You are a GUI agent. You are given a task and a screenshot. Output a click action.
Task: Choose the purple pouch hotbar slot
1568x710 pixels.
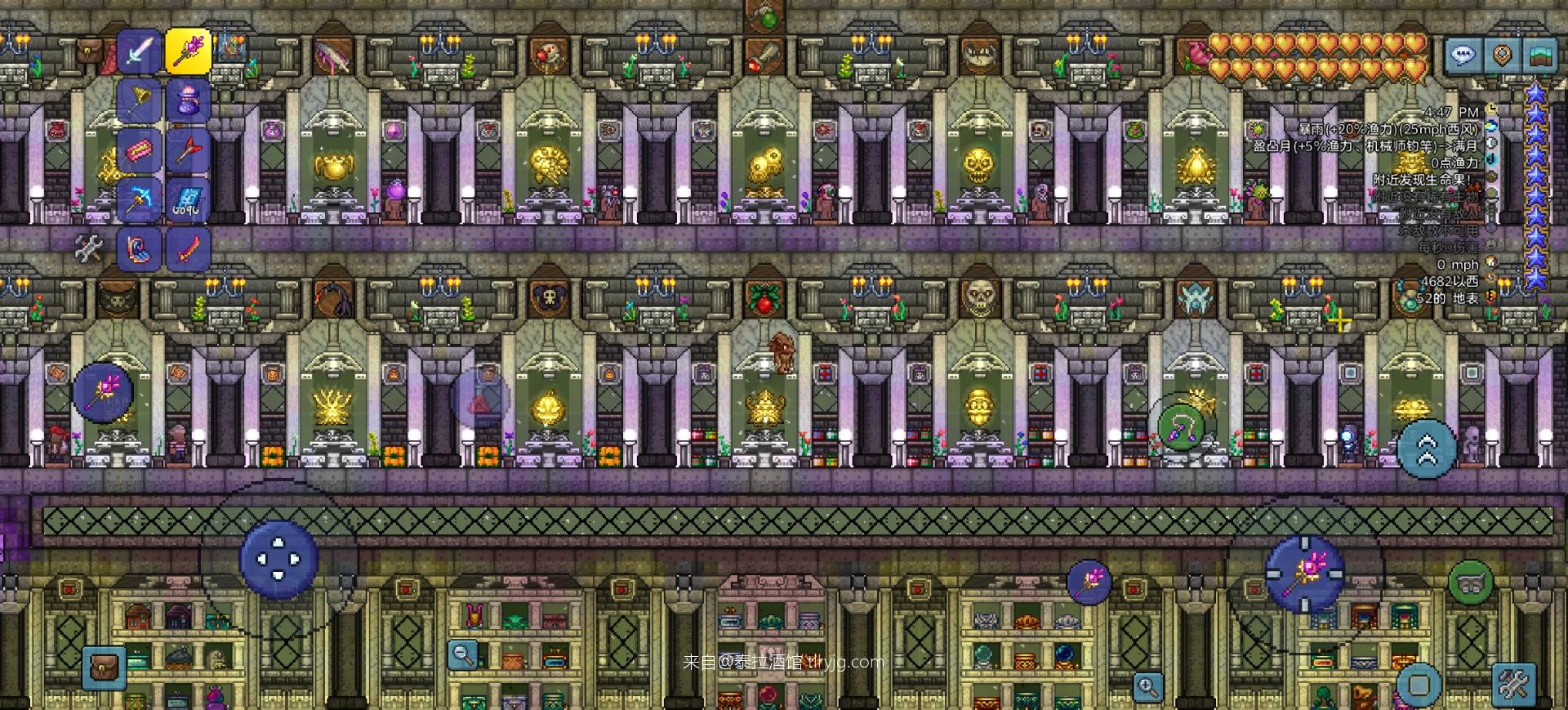tap(189, 101)
